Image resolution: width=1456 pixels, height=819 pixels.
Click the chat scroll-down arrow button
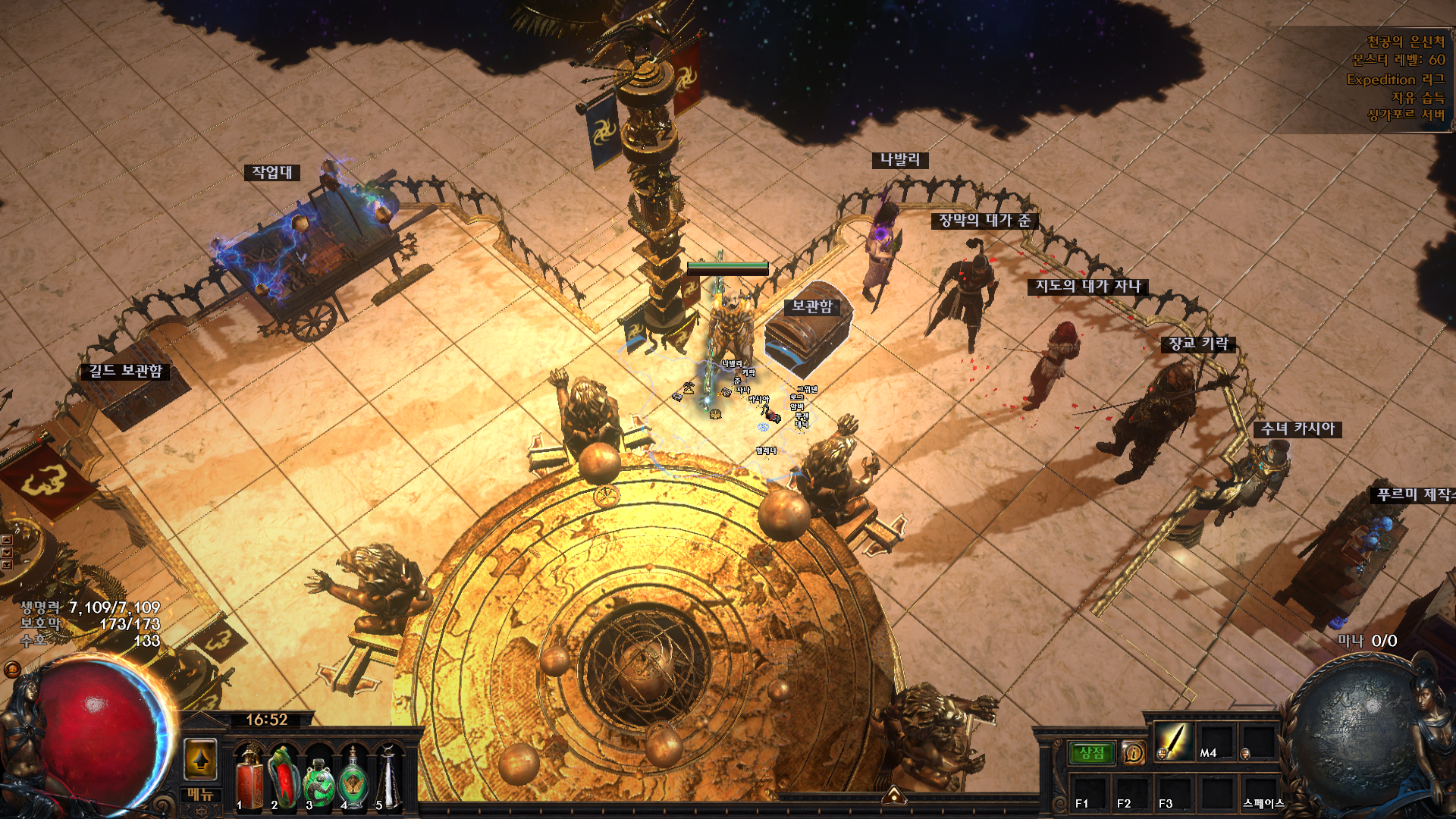(x=6, y=553)
